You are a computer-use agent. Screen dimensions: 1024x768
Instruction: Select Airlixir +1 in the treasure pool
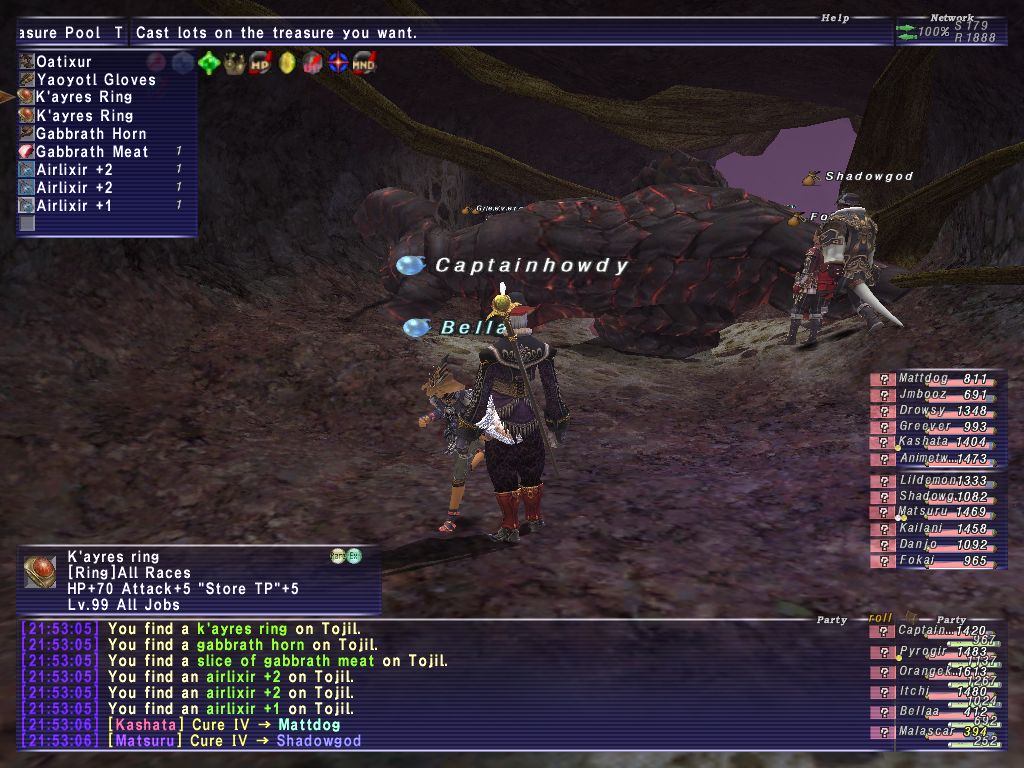(x=74, y=205)
